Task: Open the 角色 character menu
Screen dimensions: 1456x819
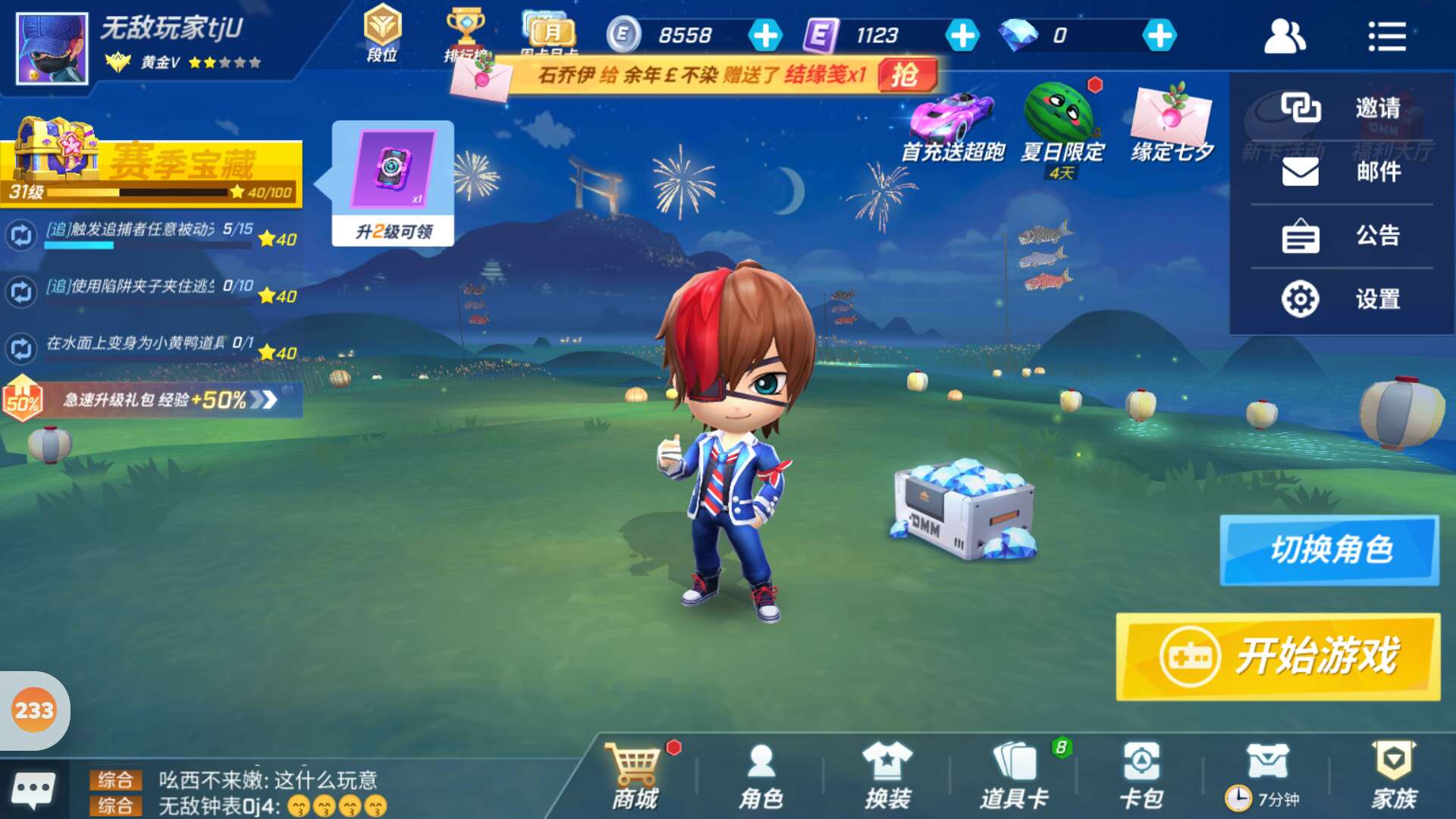Action: point(761,777)
